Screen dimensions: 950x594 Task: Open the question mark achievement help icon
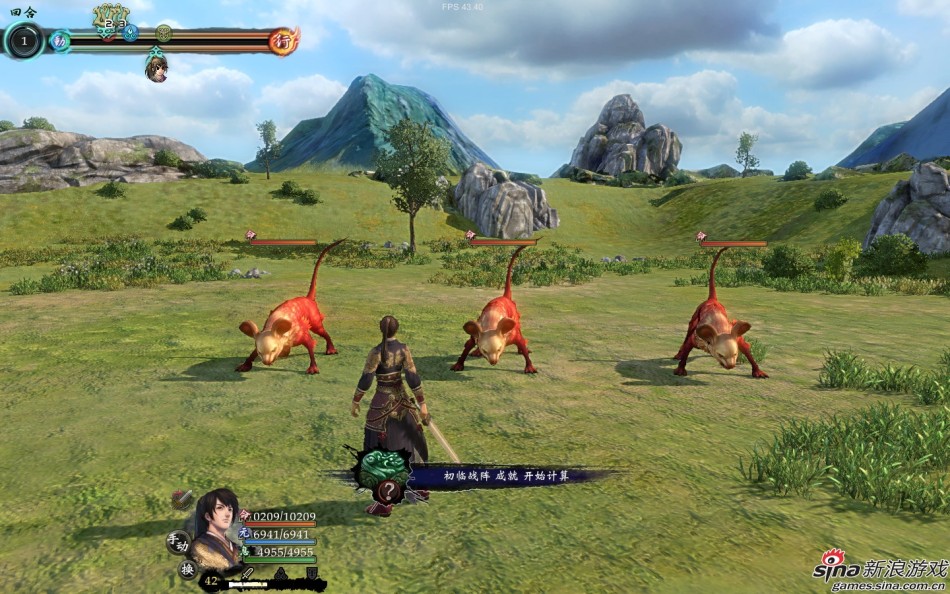[387, 491]
